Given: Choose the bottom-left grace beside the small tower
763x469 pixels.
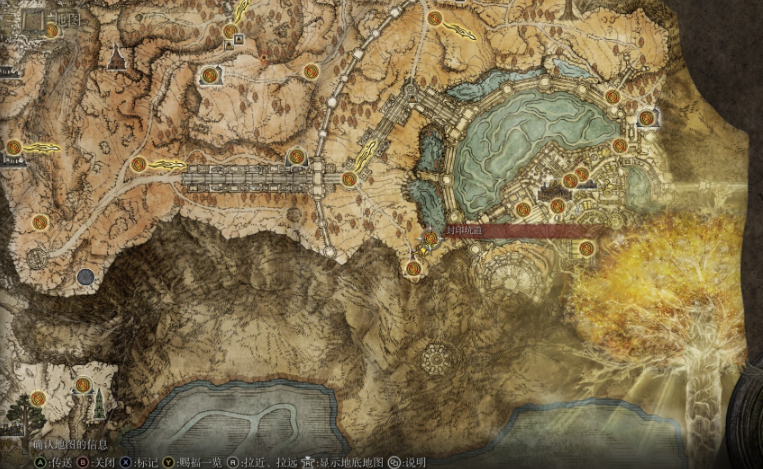Looking at the screenshot, I should (83, 384).
